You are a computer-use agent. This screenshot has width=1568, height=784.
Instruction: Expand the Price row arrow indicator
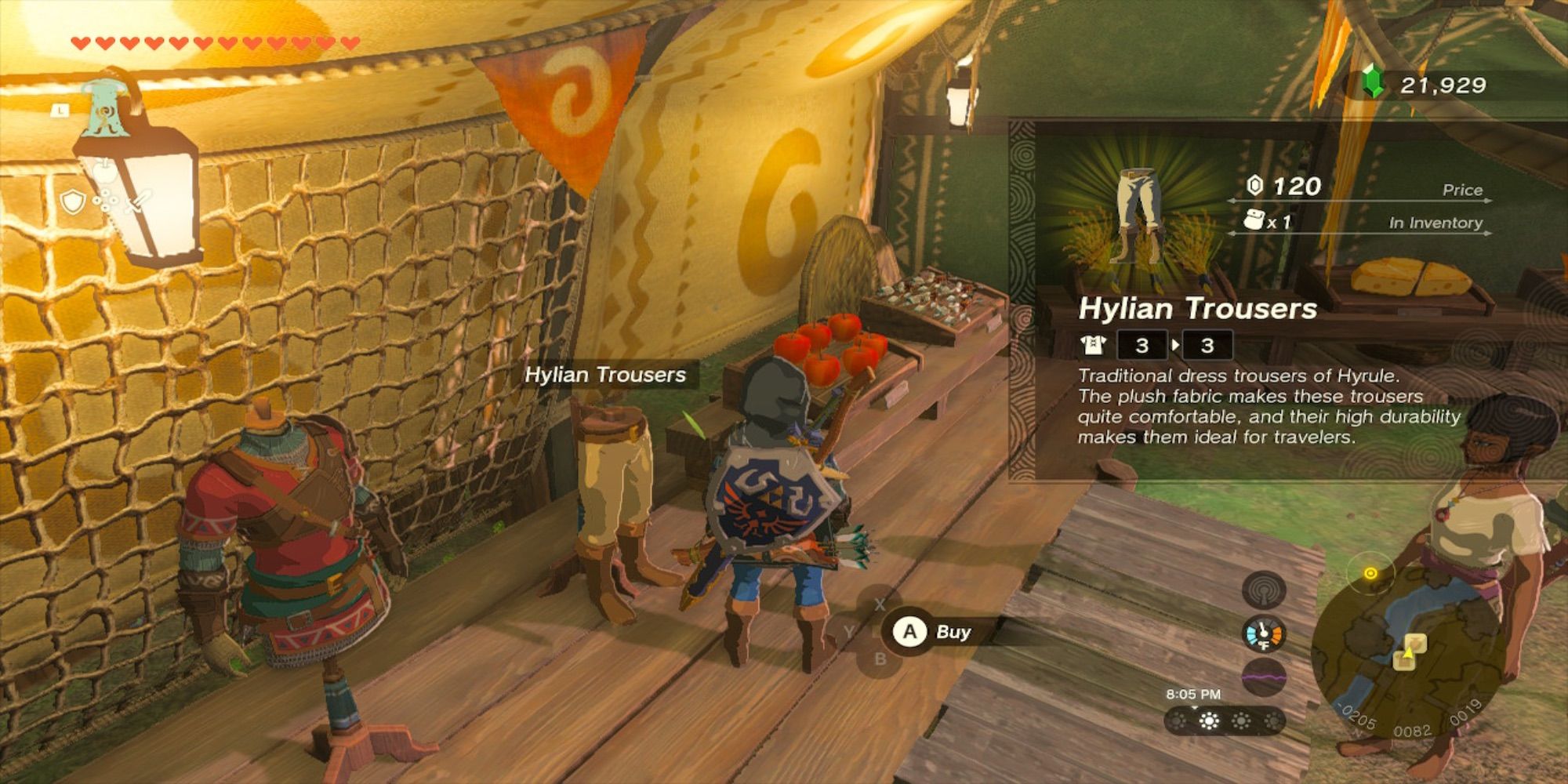1487,201
